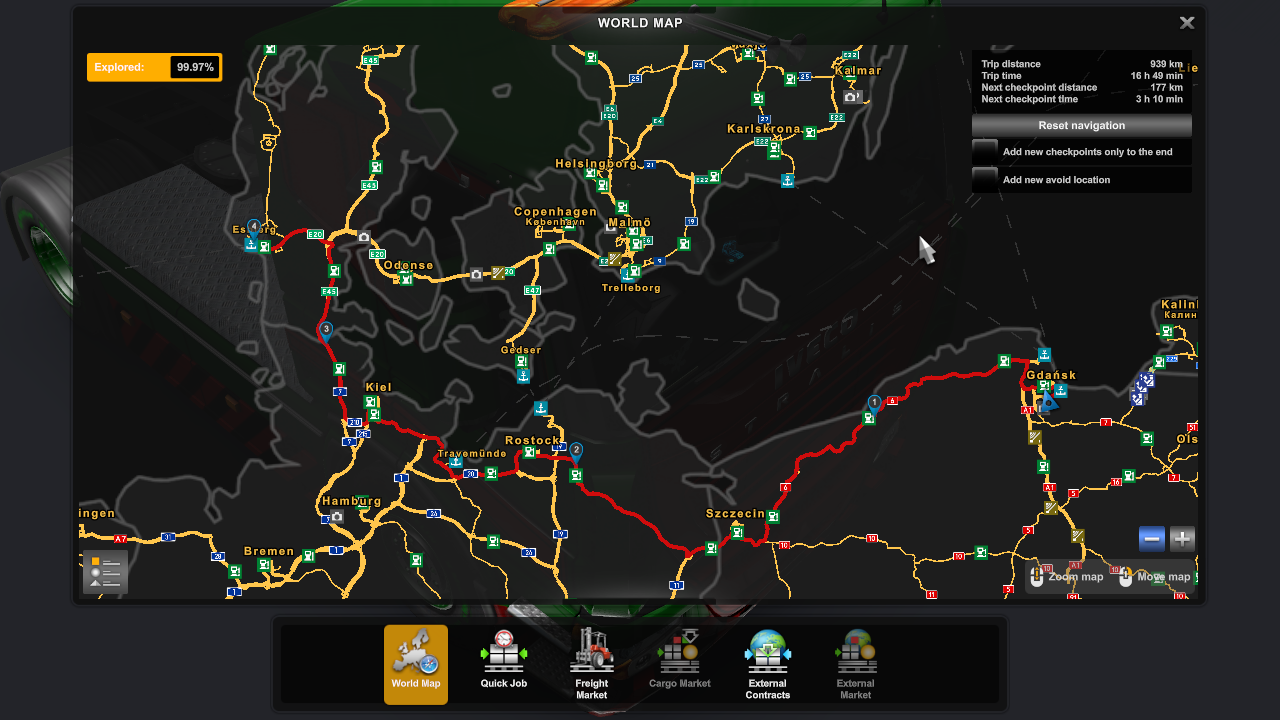This screenshot has width=1280, height=720.
Task: Select the Freight Market icon
Action: point(591,664)
